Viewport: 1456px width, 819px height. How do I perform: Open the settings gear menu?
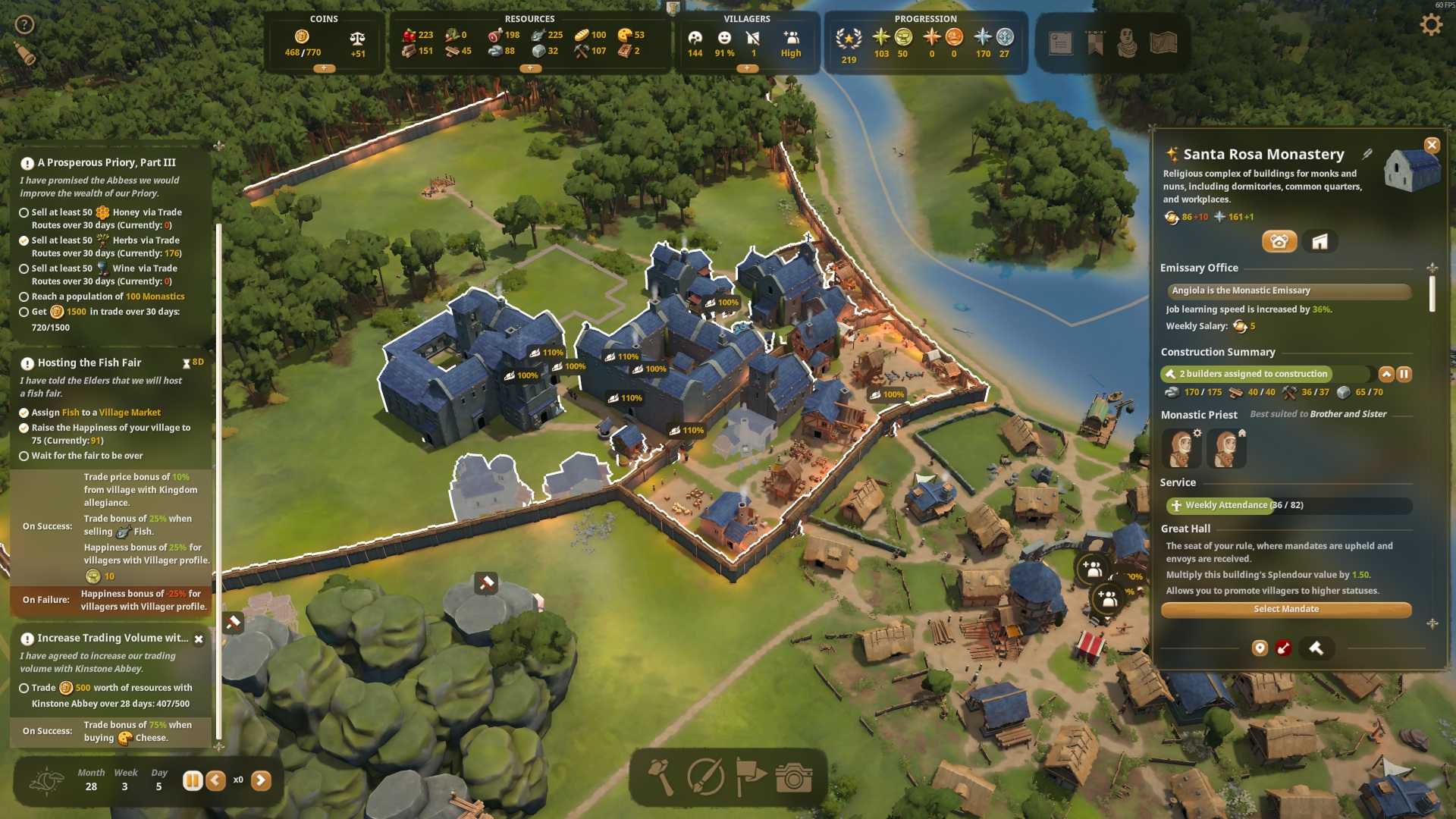[1430, 25]
